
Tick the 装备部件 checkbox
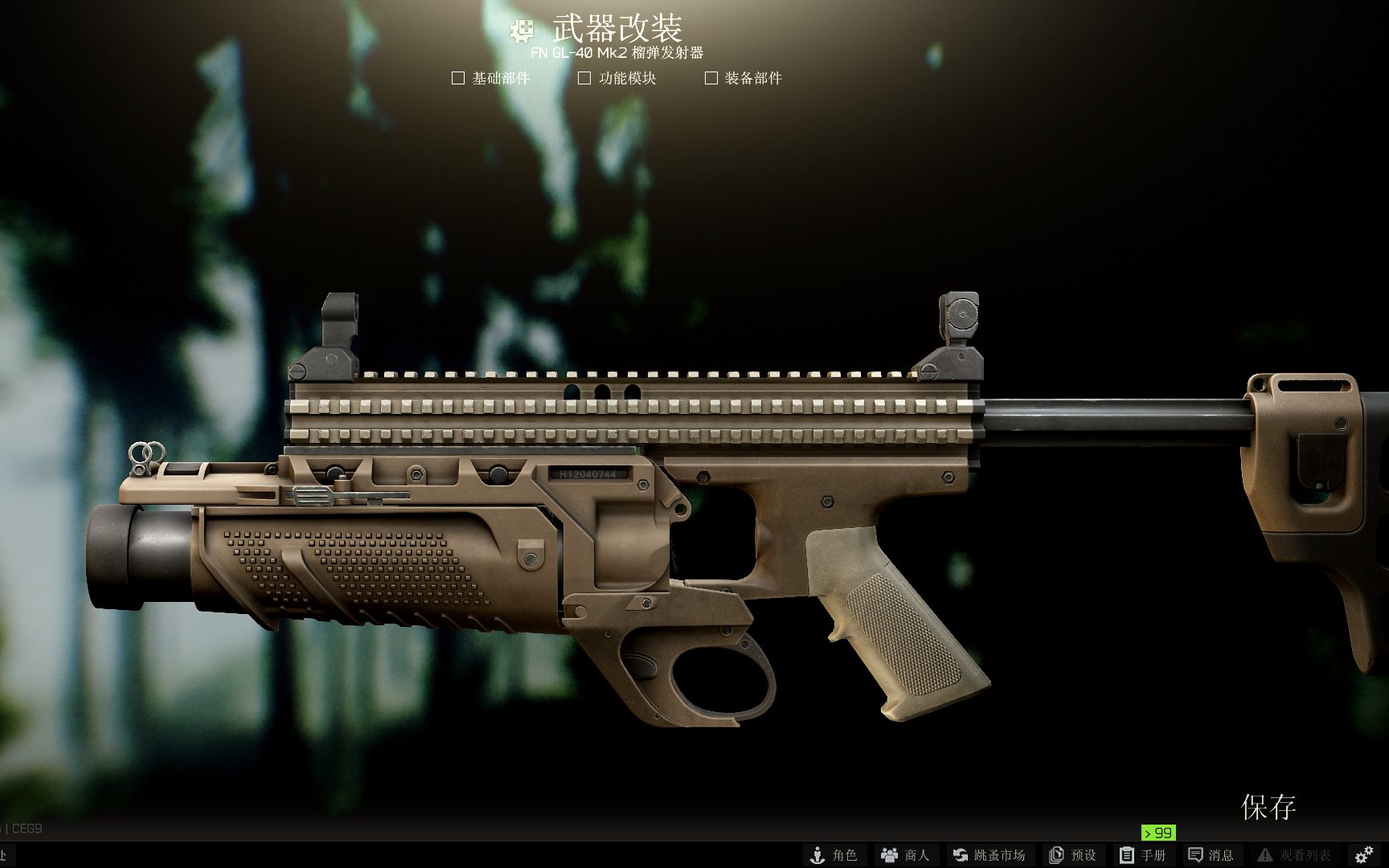[711, 78]
